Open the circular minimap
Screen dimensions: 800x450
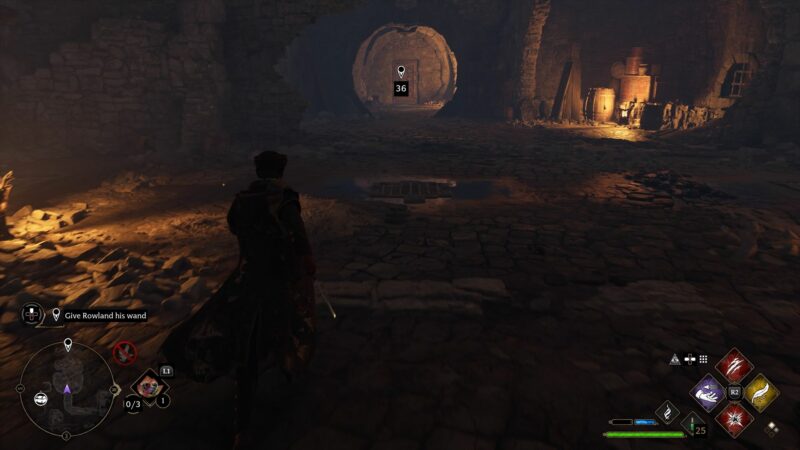coord(67,388)
